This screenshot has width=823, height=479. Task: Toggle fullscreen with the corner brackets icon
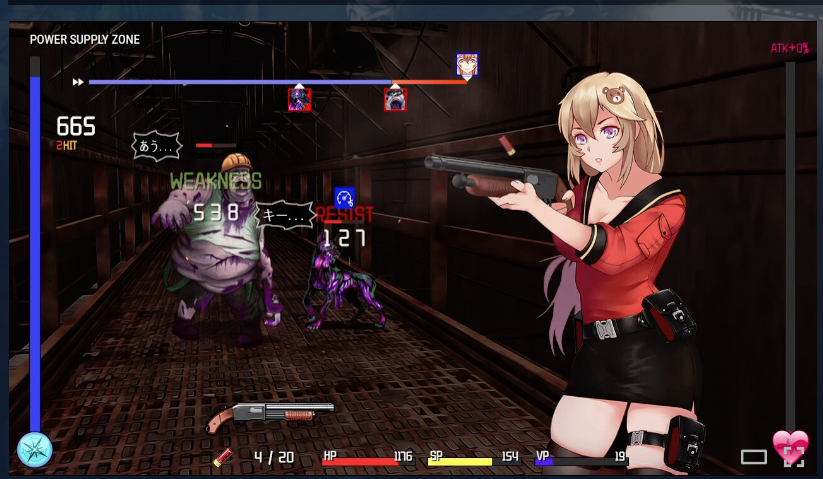(793, 458)
